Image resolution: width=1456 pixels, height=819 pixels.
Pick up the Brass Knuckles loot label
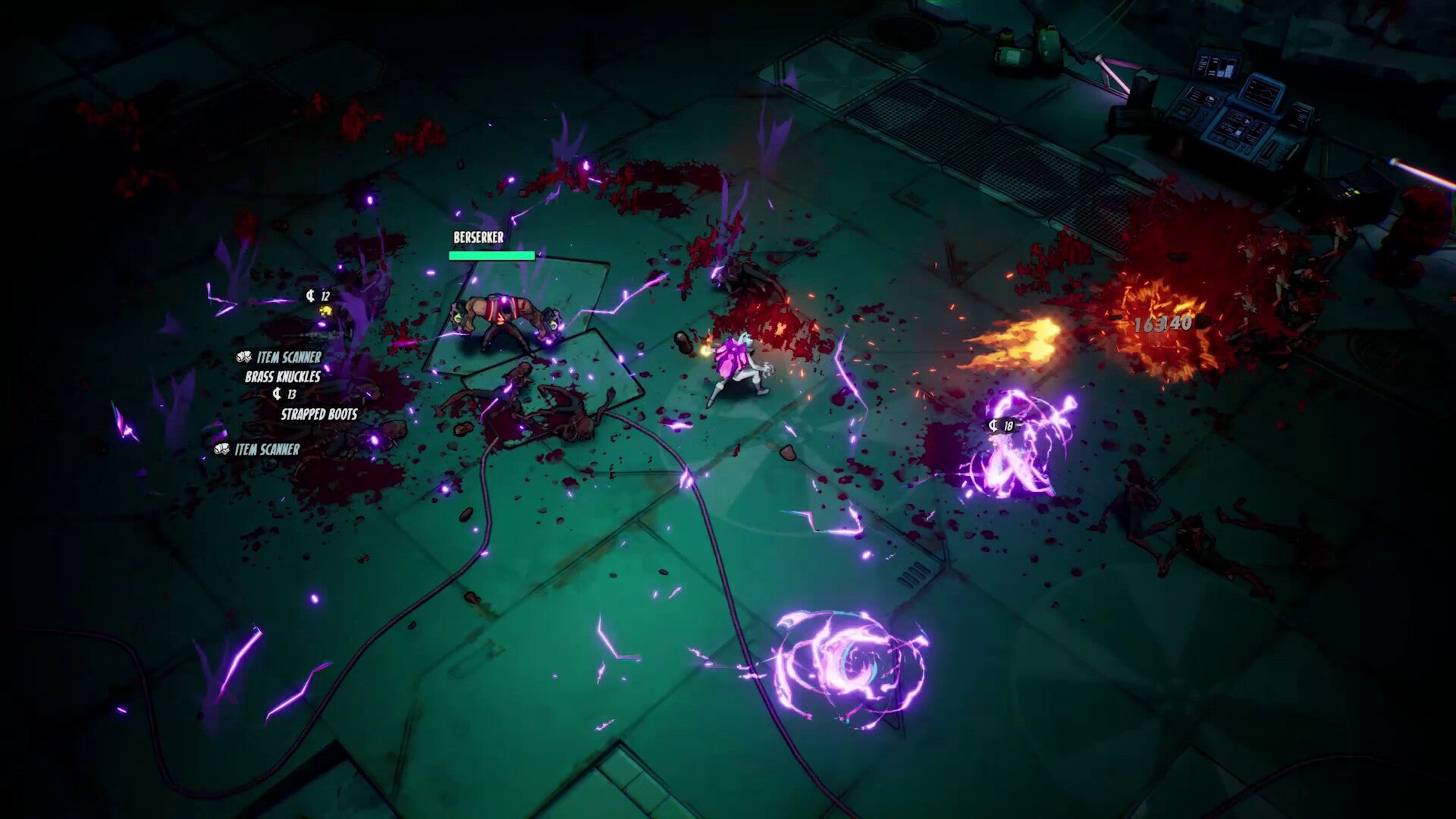click(x=282, y=376)
